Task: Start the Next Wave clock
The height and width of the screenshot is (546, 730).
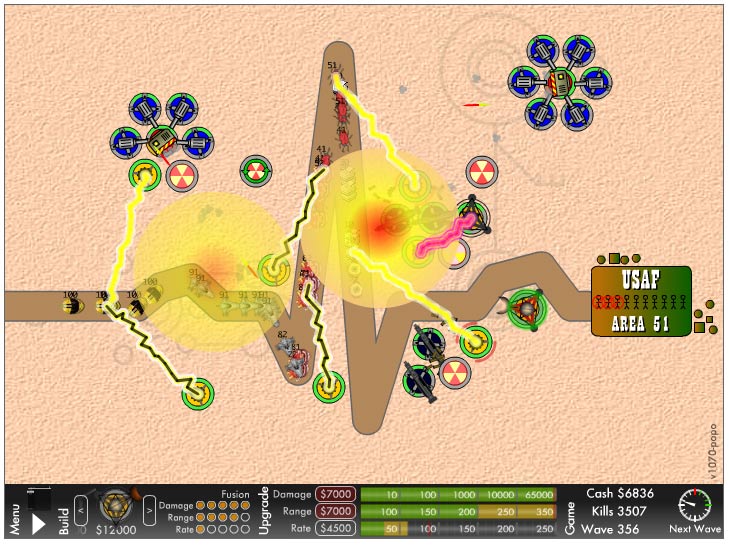Action: [x=694, y=506]
